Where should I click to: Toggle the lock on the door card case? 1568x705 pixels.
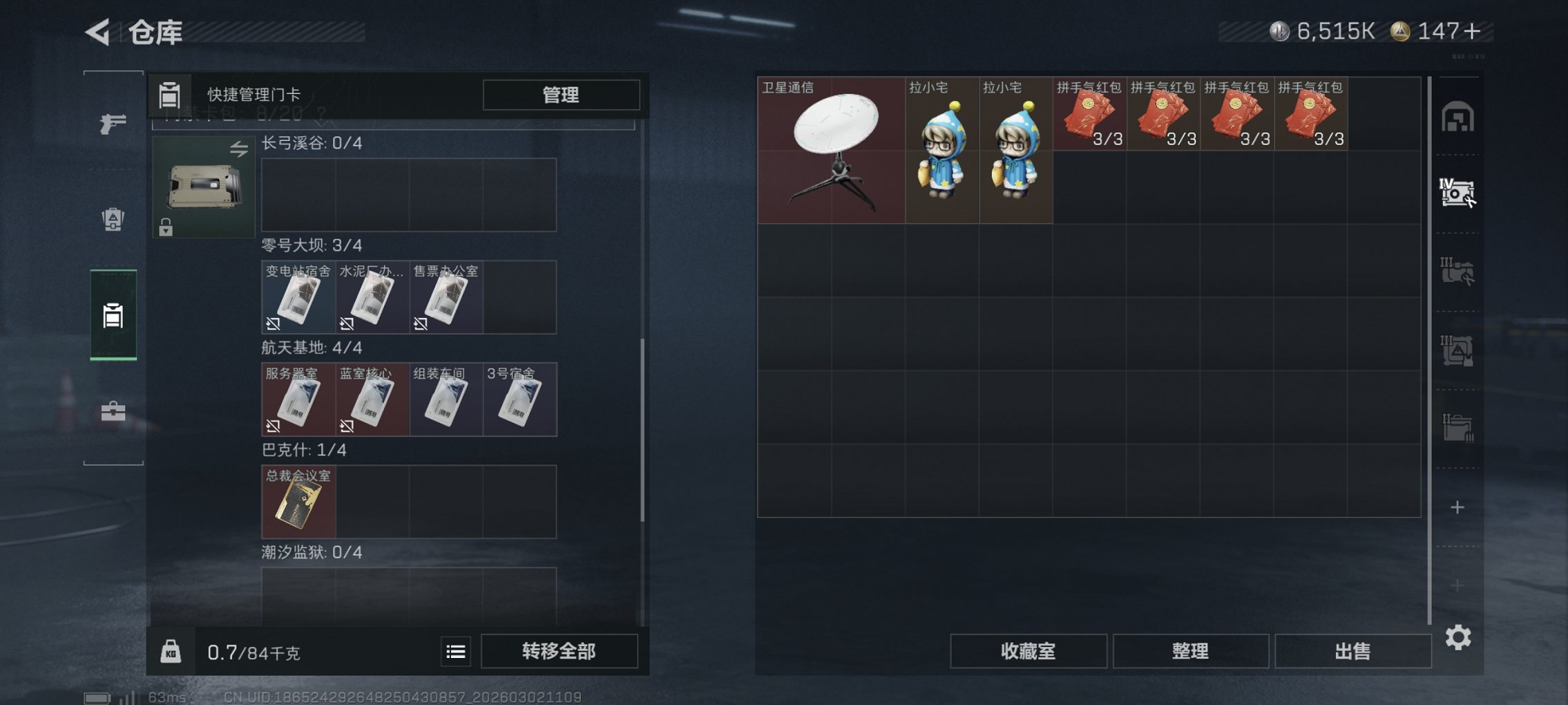[166, 228]
